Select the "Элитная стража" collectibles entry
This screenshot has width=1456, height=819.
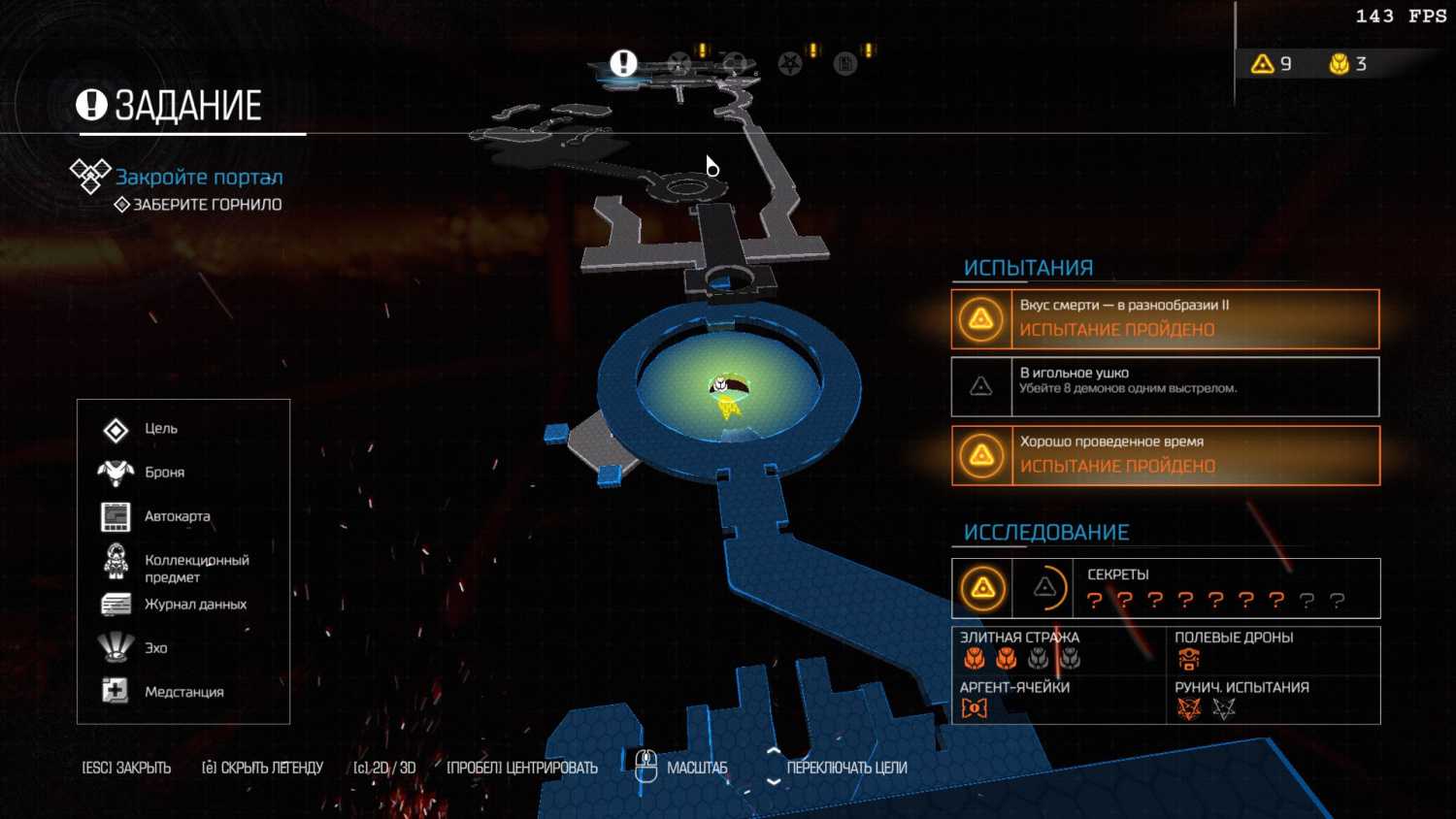point(1058,650)
